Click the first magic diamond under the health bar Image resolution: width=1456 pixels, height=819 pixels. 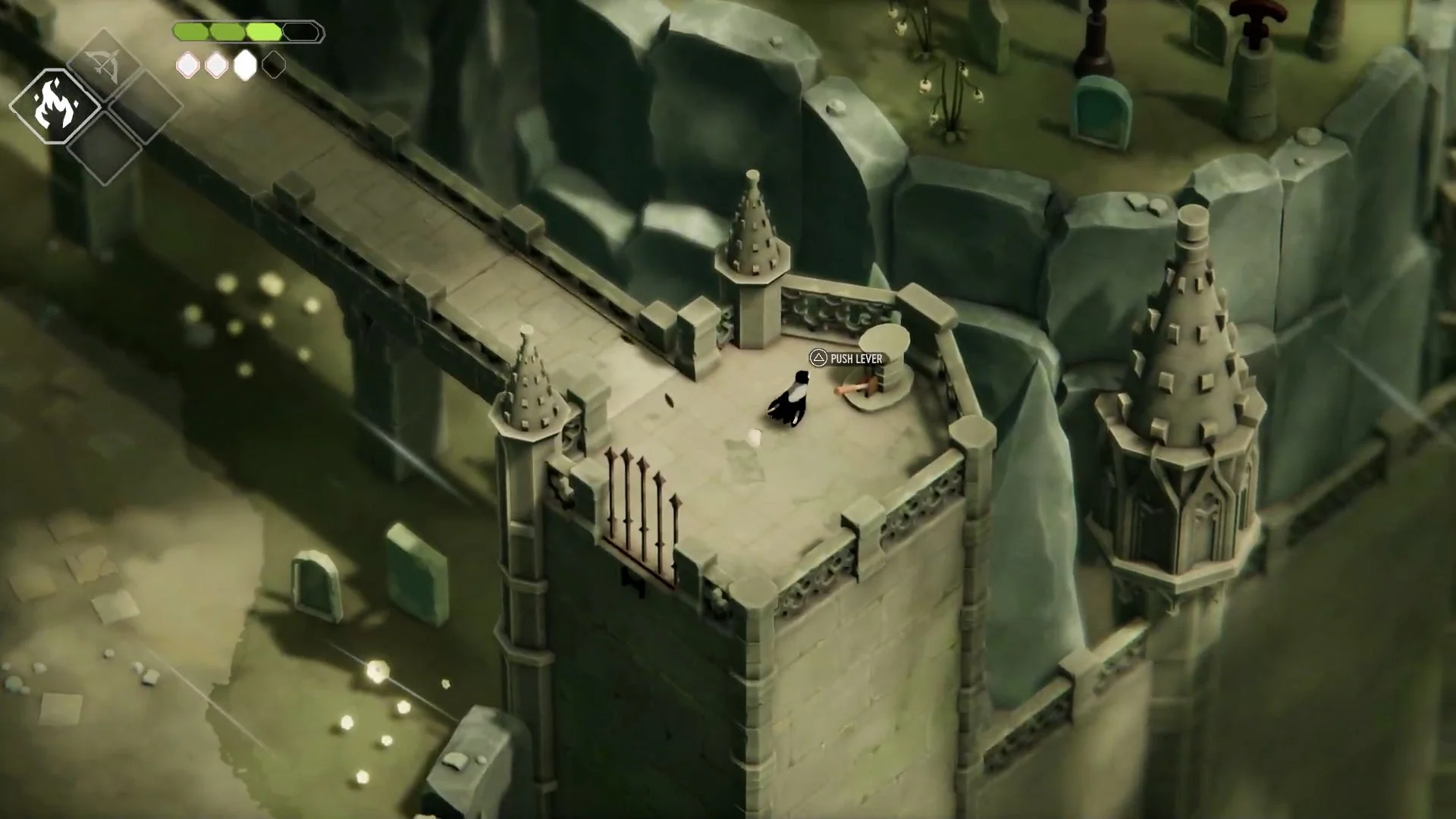tap(187, 66)
